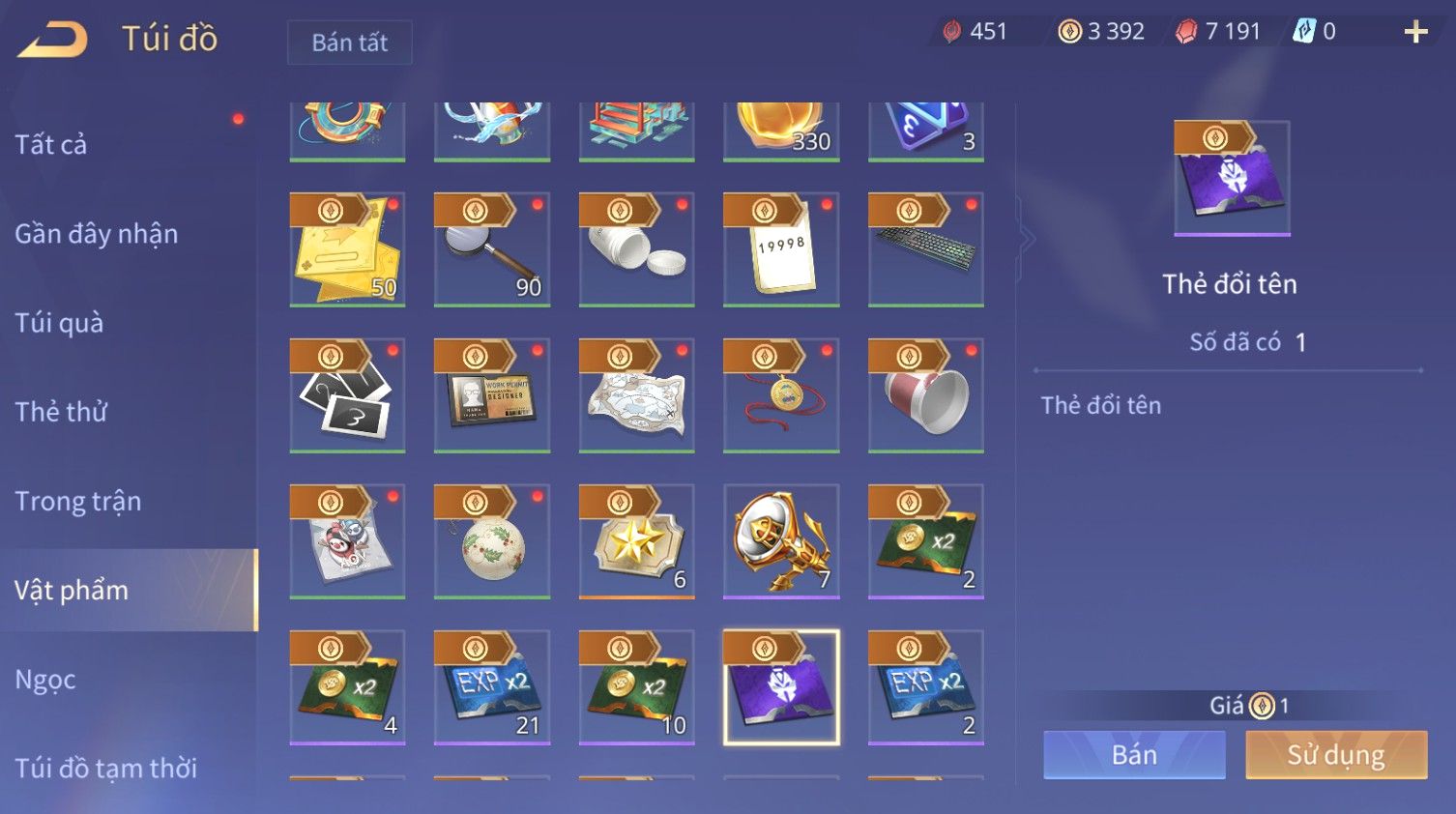Sell the item with the "Bán" button
The height and width of the screenshot is (814, 1456).
(x=1134, y=755)
